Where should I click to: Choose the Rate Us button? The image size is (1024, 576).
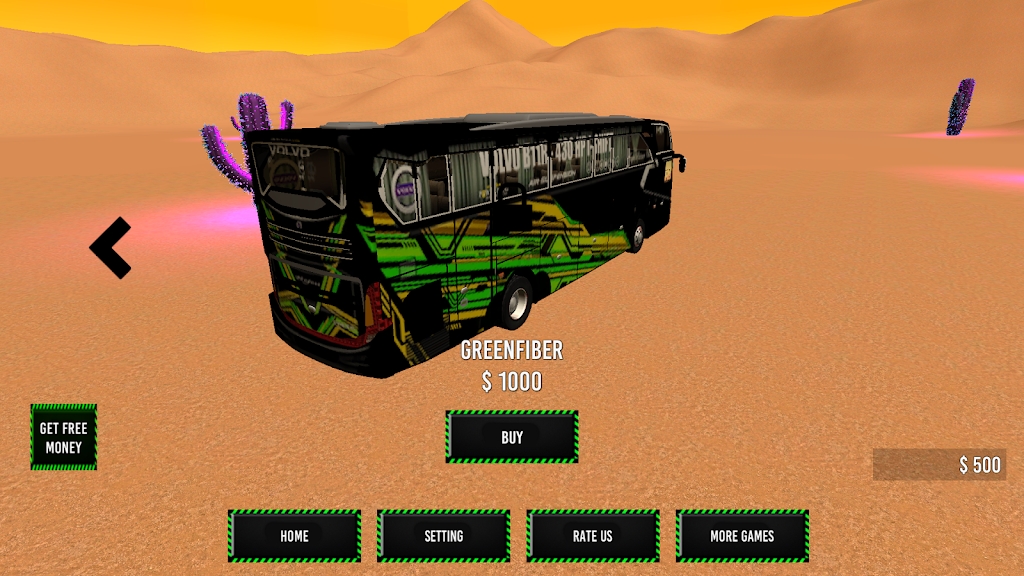pyautogui.click(x=592, y=536)
